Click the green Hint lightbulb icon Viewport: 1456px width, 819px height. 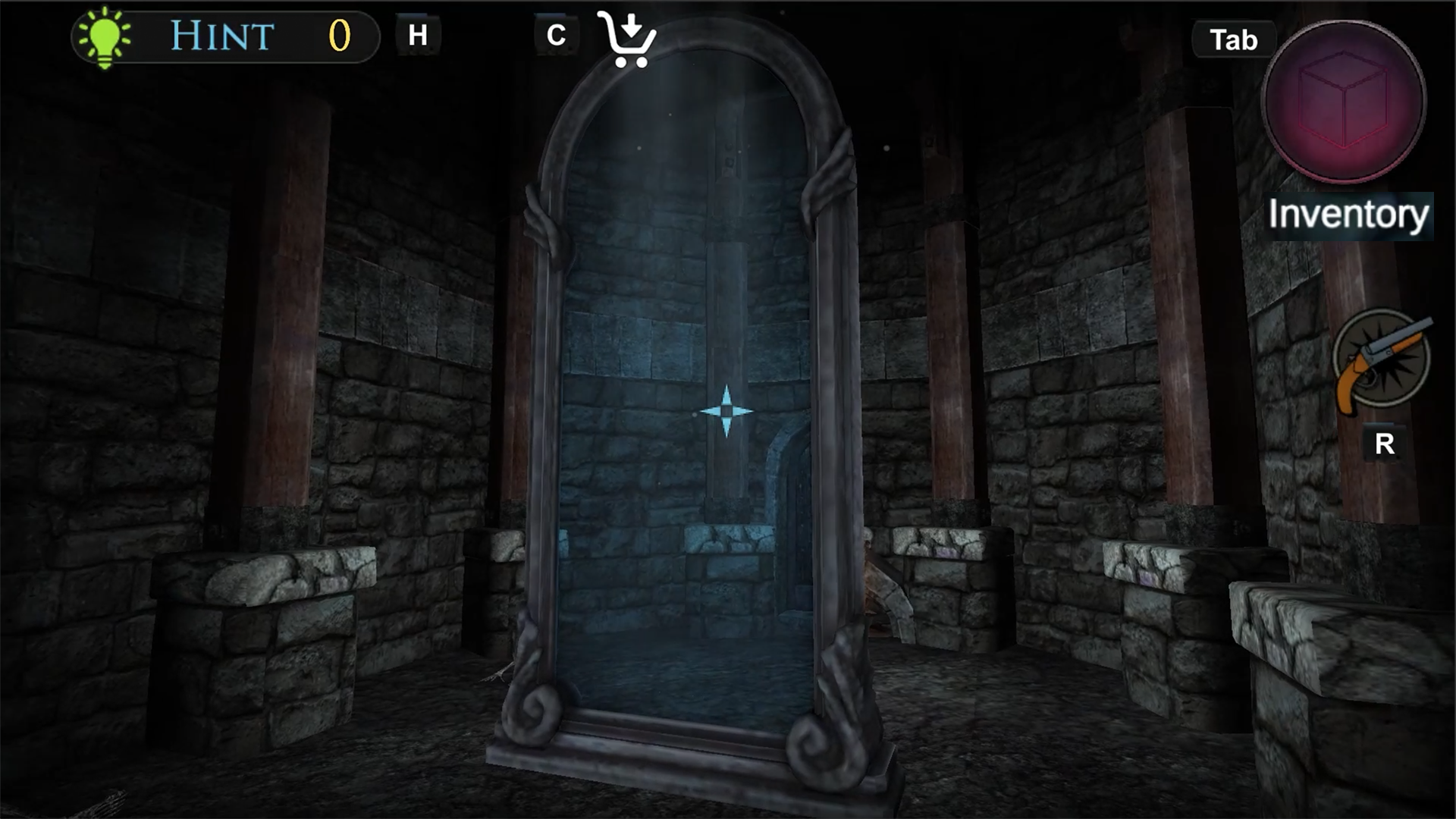(x=102, y=34)
